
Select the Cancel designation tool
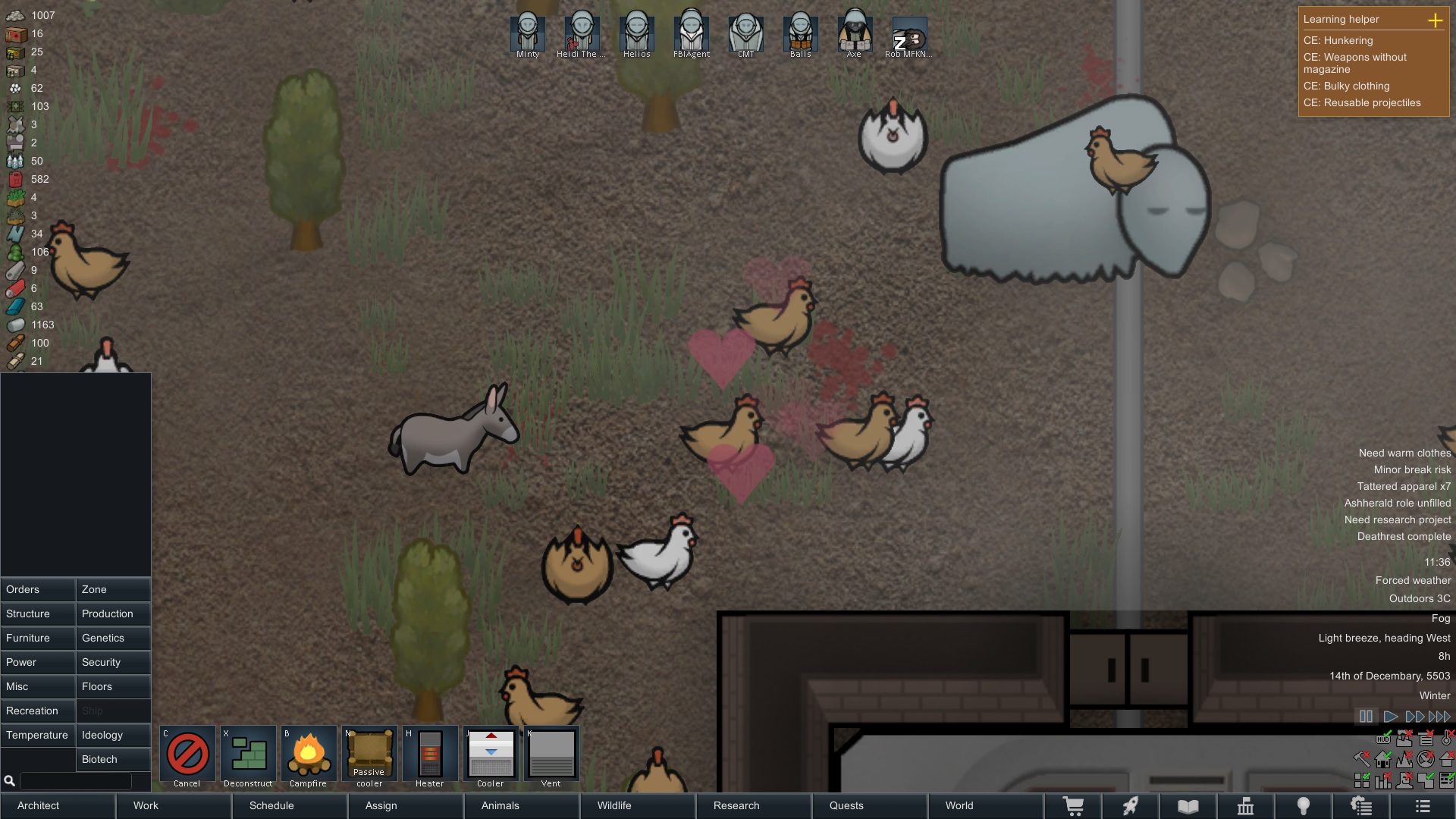point(187,755)
